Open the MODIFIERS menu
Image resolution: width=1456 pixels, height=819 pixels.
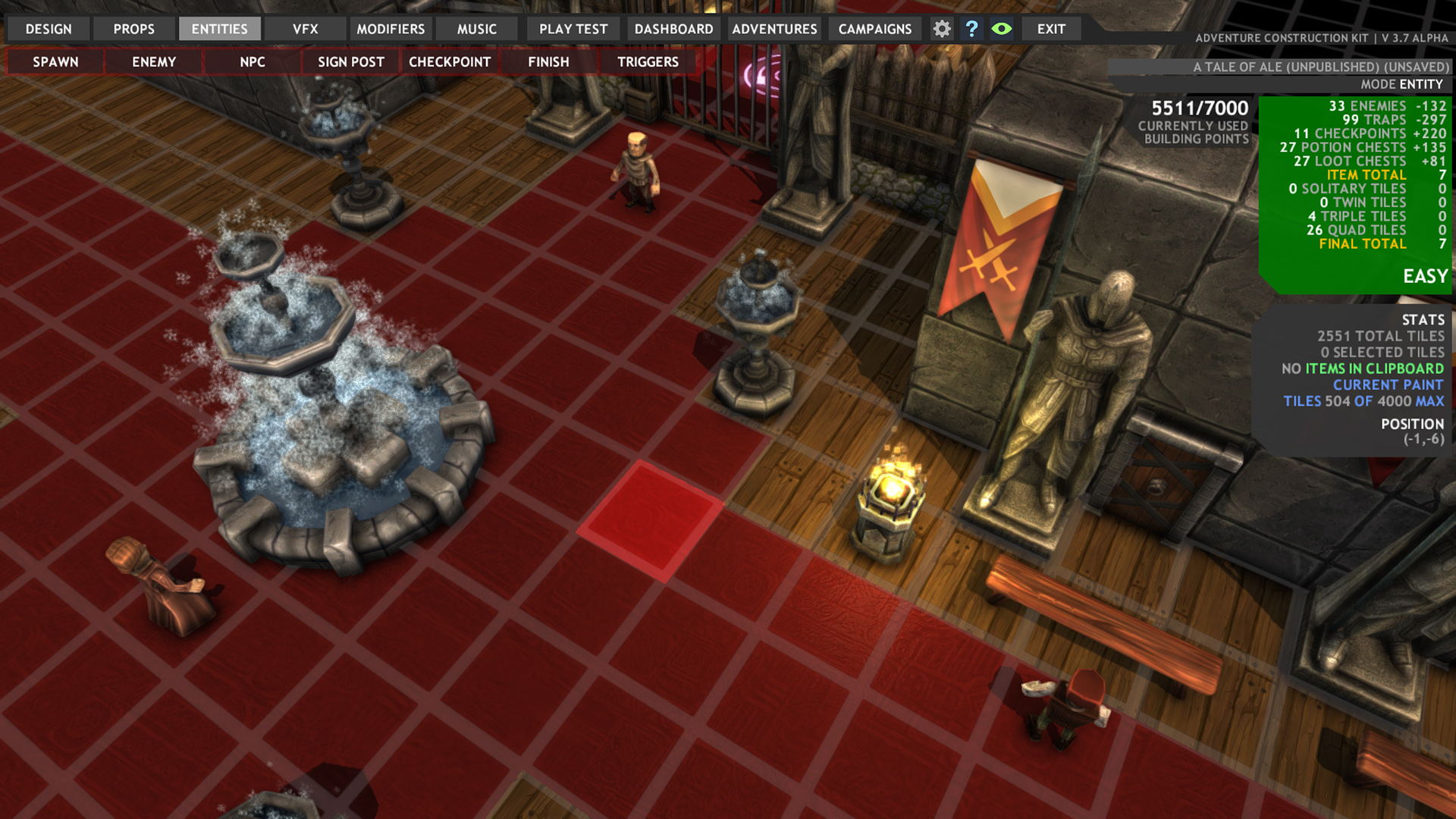point(390,29)
